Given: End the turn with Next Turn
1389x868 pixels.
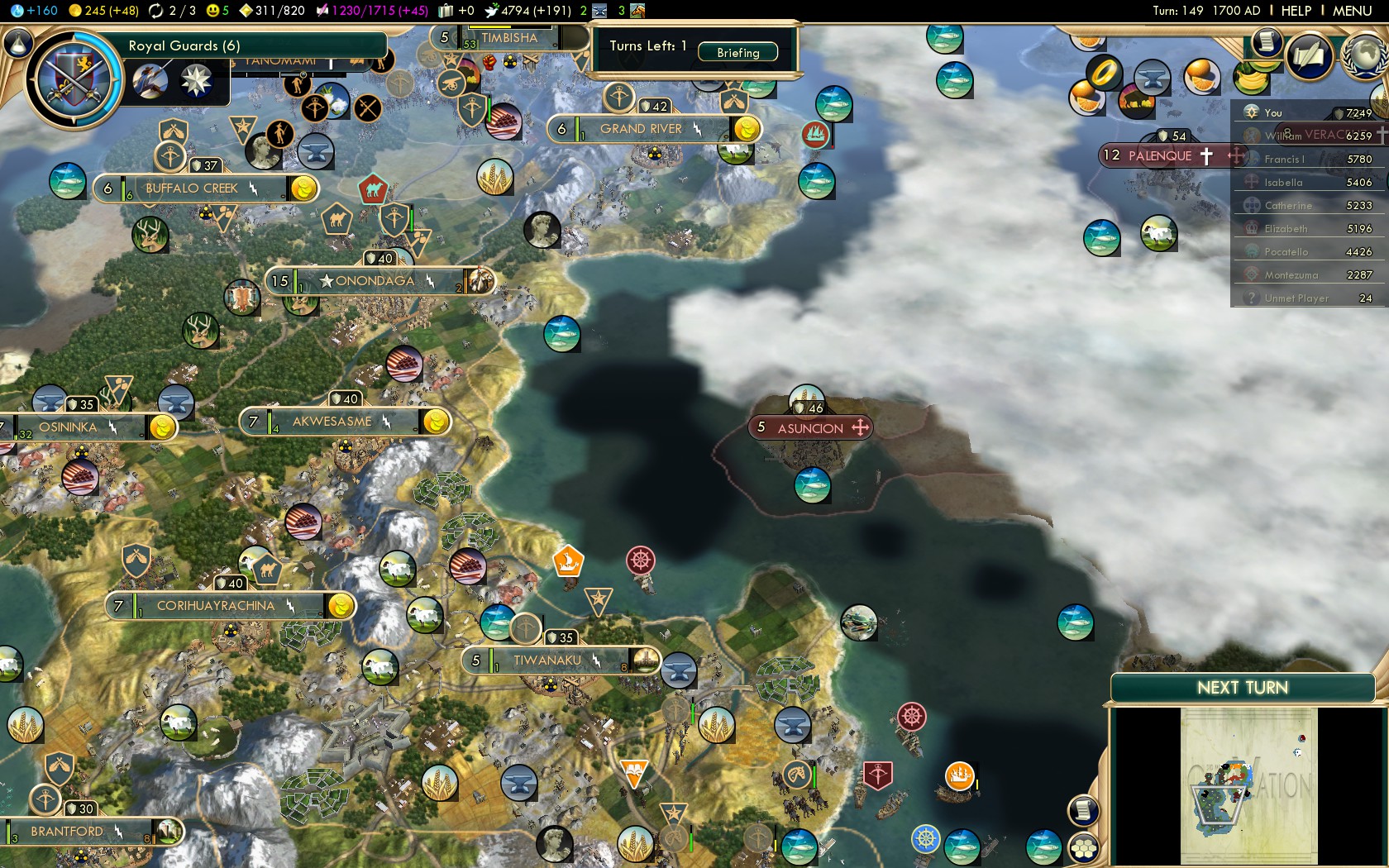Looking at the screenshot, I should pyautogui.click(x=1242, y=688).
